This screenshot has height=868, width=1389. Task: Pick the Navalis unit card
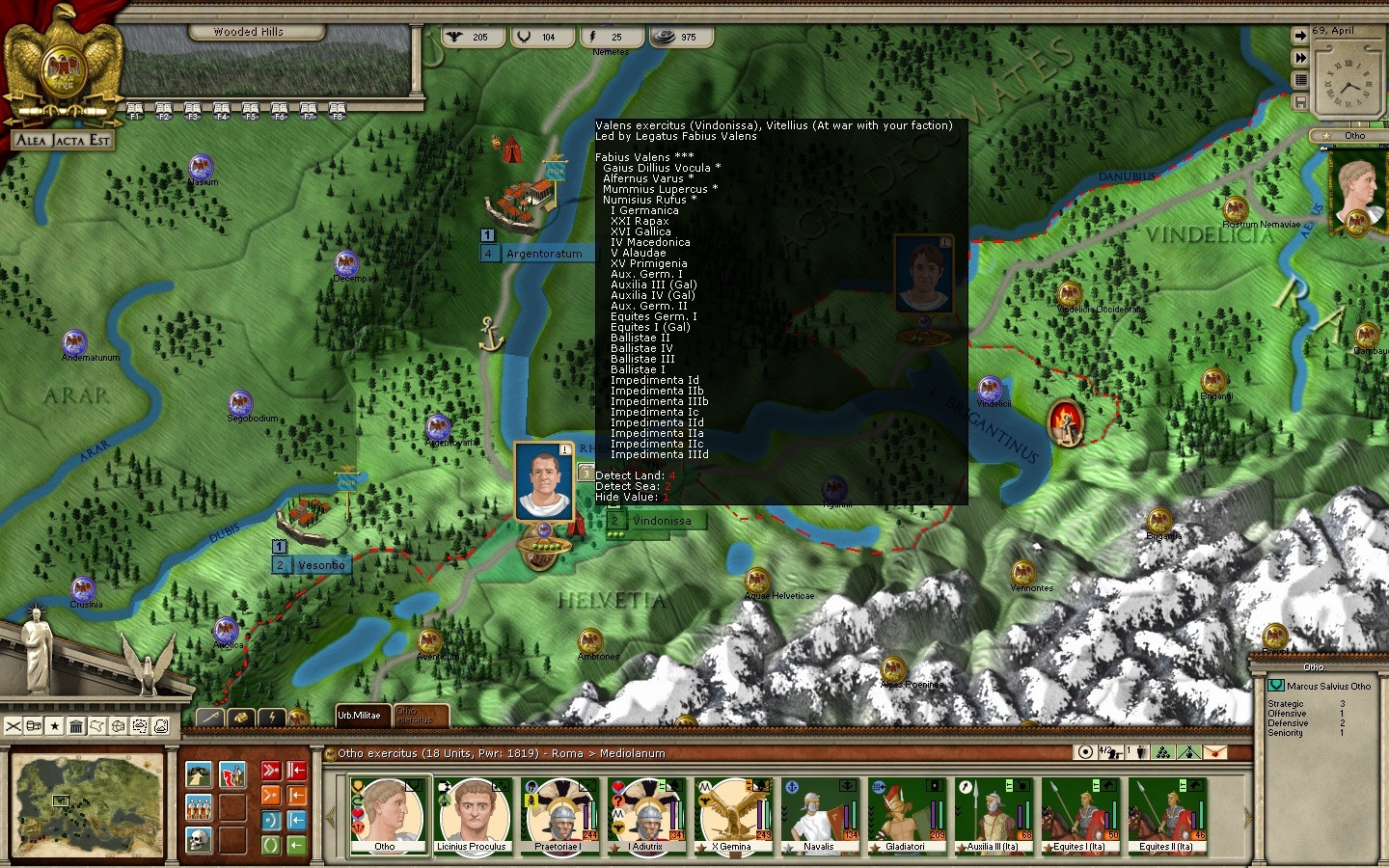tap(819, 816)
